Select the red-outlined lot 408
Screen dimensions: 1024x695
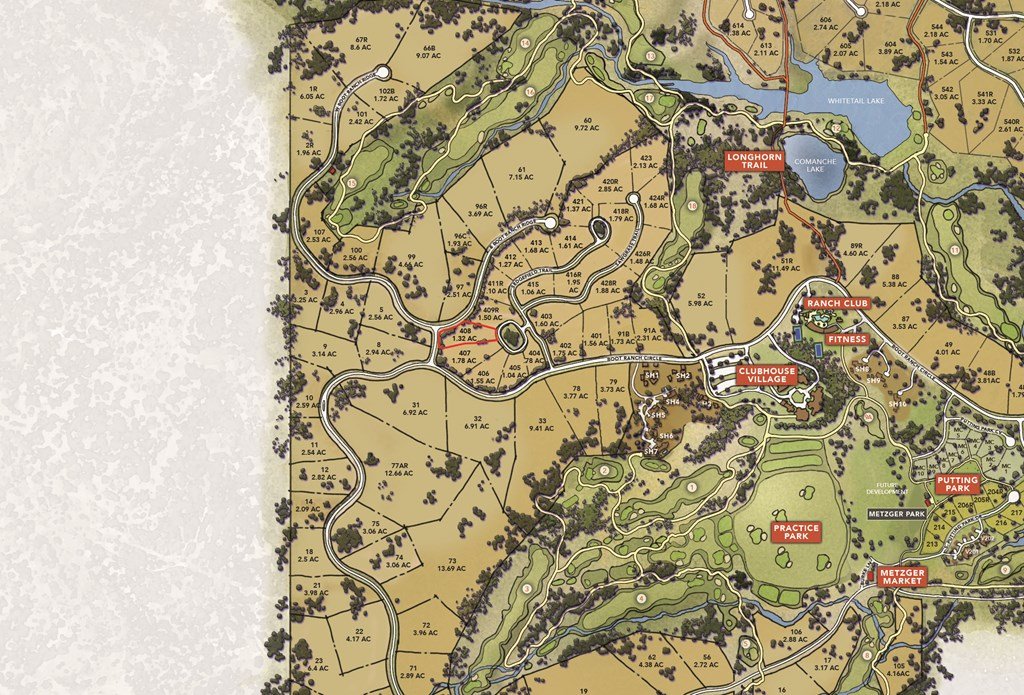(467, 335)
